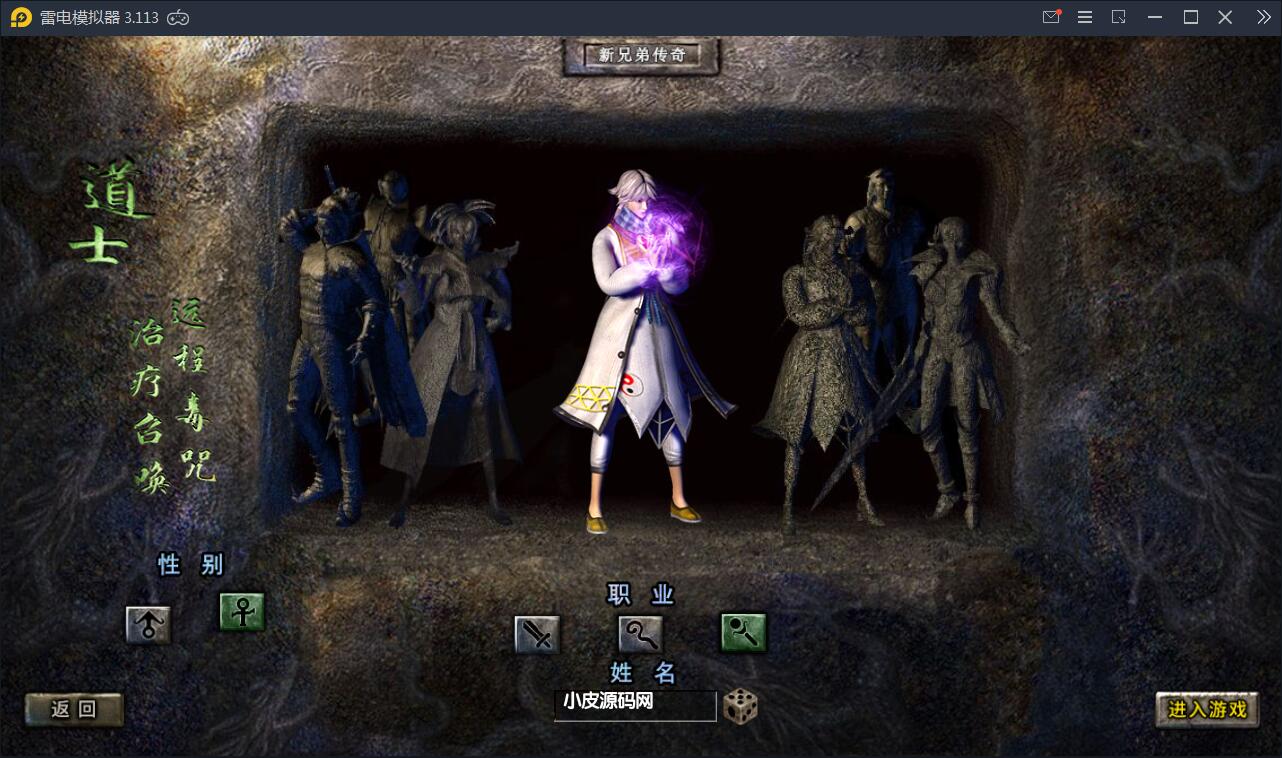Open the LDPlayer hamburger menu
The height and width of the screenshot is (758, 1282).
coord(1084,16)
